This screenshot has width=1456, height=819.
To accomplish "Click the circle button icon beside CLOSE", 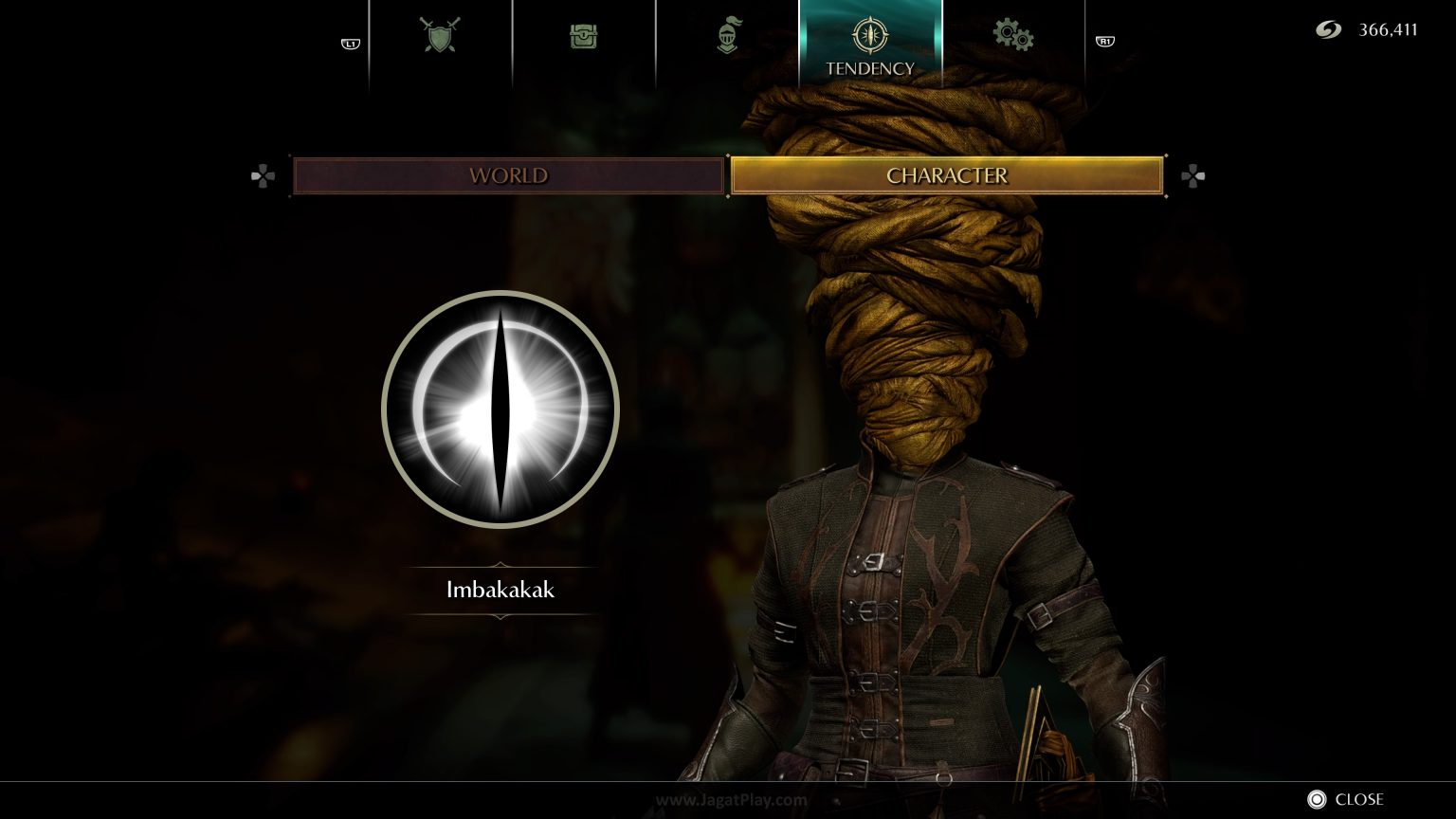I will (1317, 799).
